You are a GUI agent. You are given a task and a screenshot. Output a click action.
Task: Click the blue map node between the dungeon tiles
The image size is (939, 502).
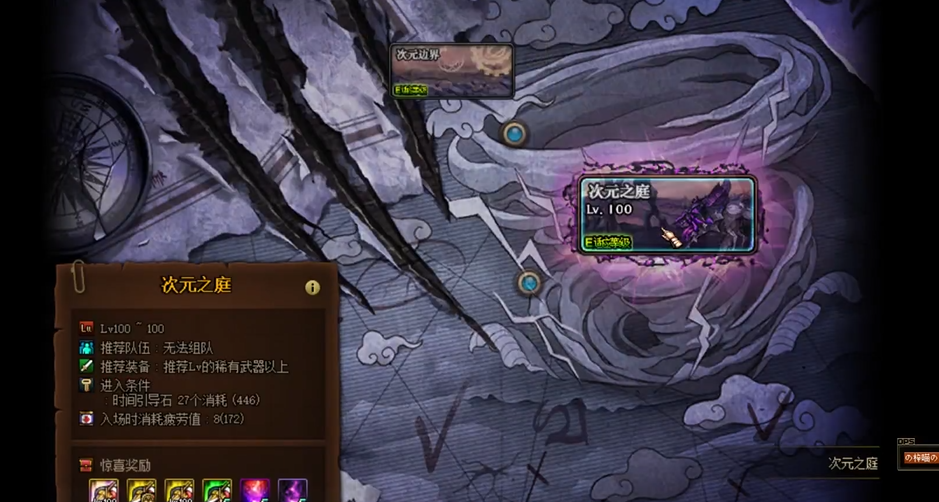tap(515, 133)
